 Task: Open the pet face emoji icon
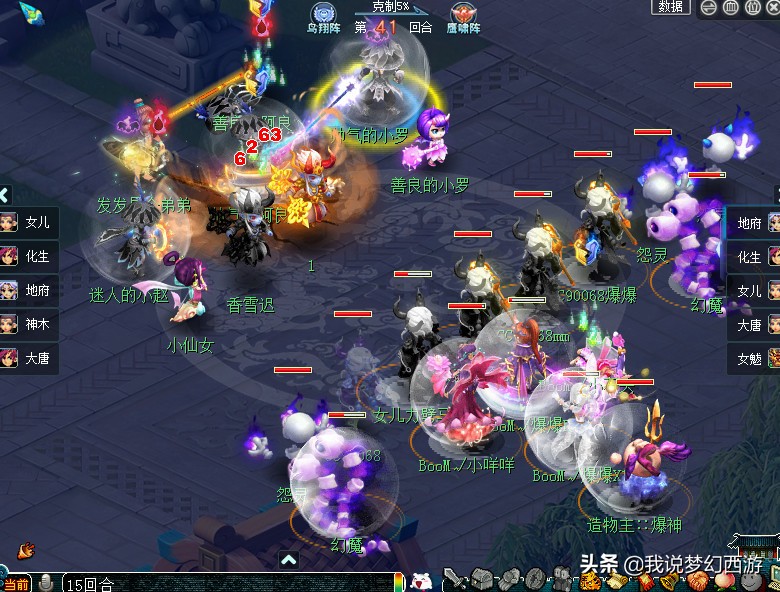pyautogui.click(x=422, y=581)
